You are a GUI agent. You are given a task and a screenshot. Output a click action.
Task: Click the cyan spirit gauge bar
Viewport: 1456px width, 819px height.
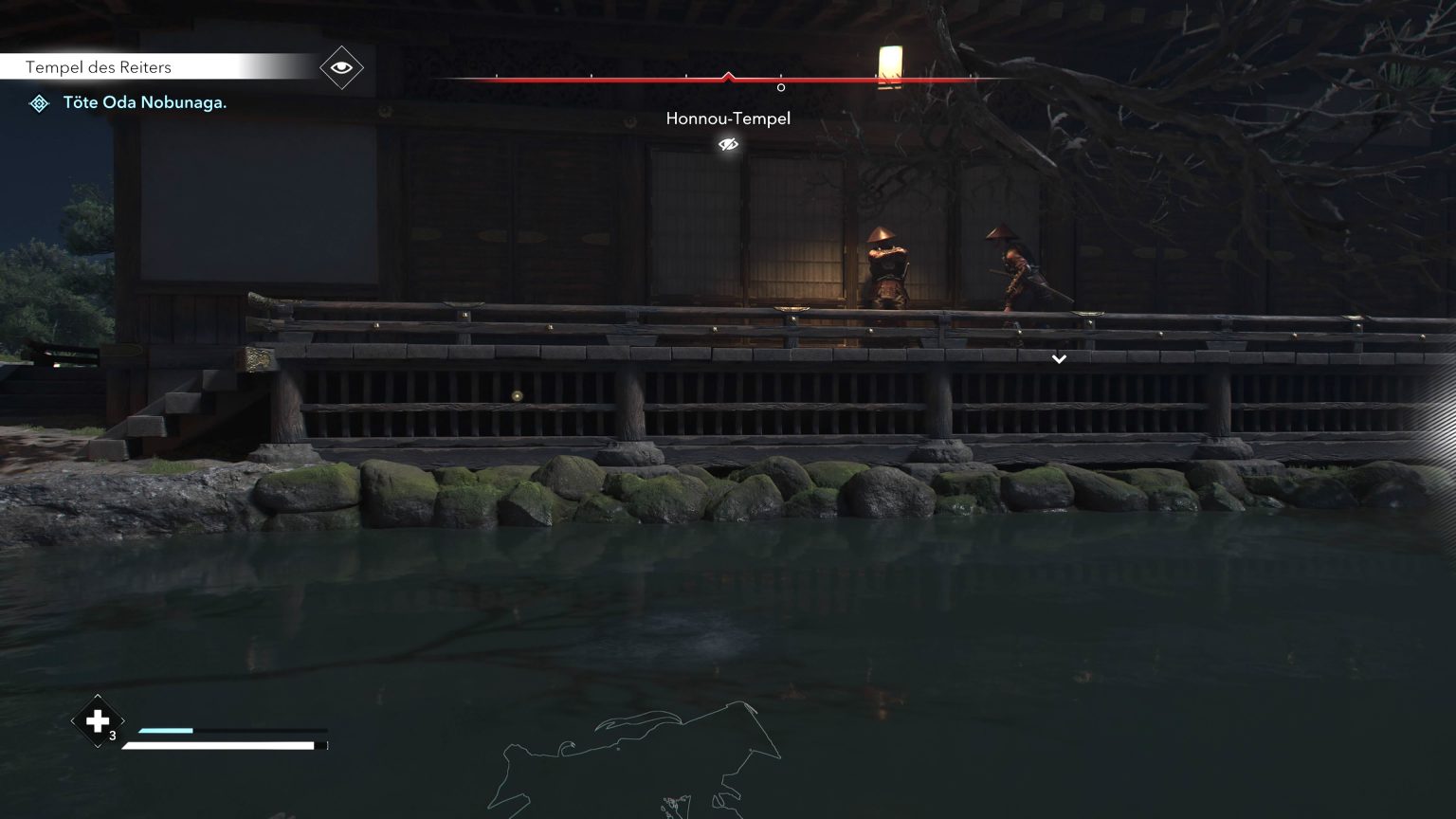(166, 731)
